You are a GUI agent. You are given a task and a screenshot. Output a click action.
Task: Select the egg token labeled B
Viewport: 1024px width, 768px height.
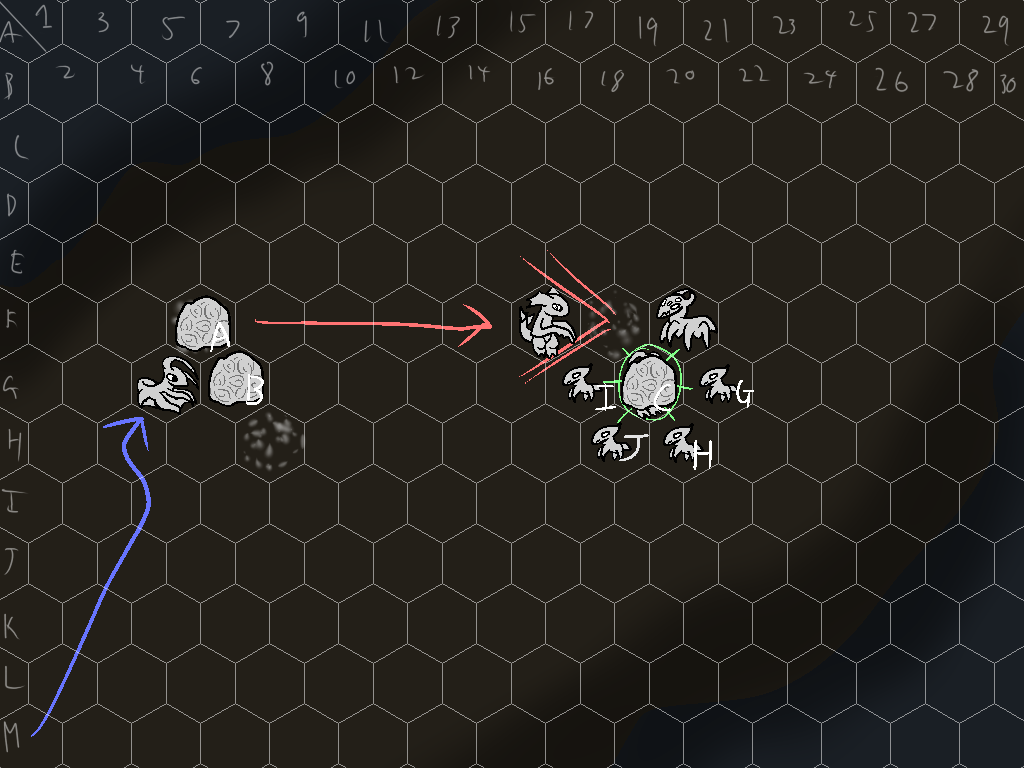pyautogui.click(x=234, y=383)
